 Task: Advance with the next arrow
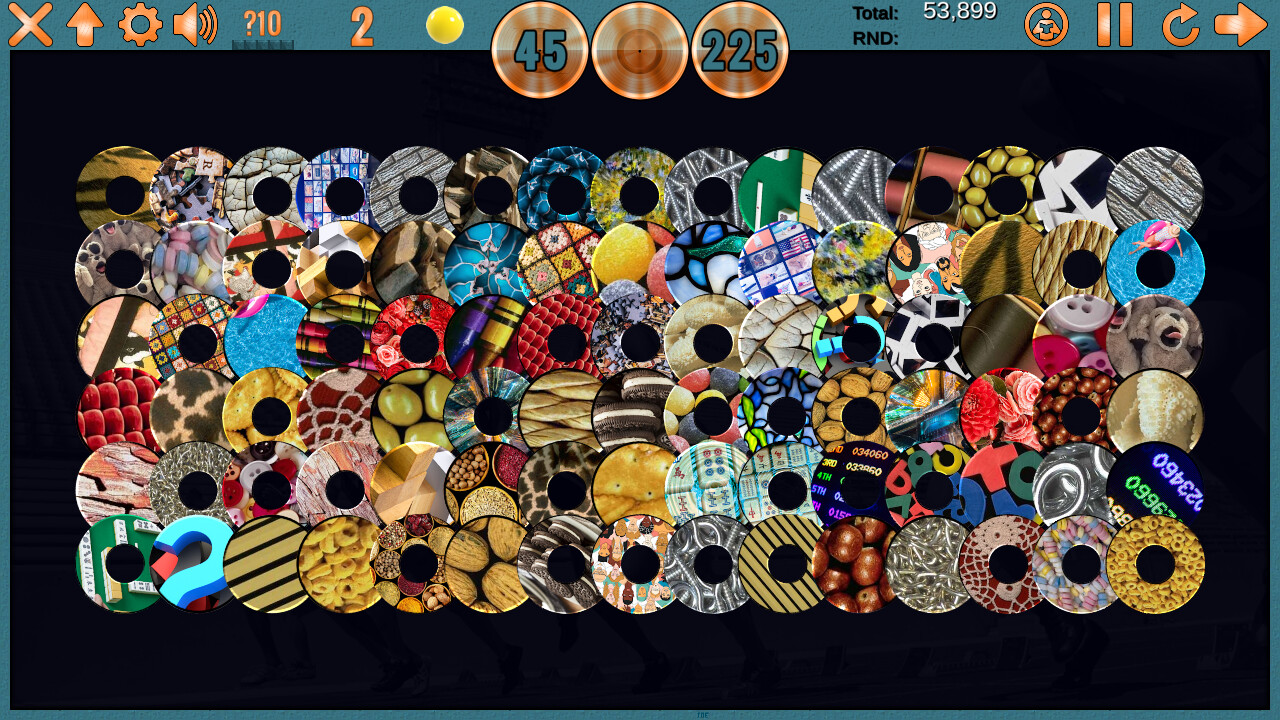[1243, 27]
